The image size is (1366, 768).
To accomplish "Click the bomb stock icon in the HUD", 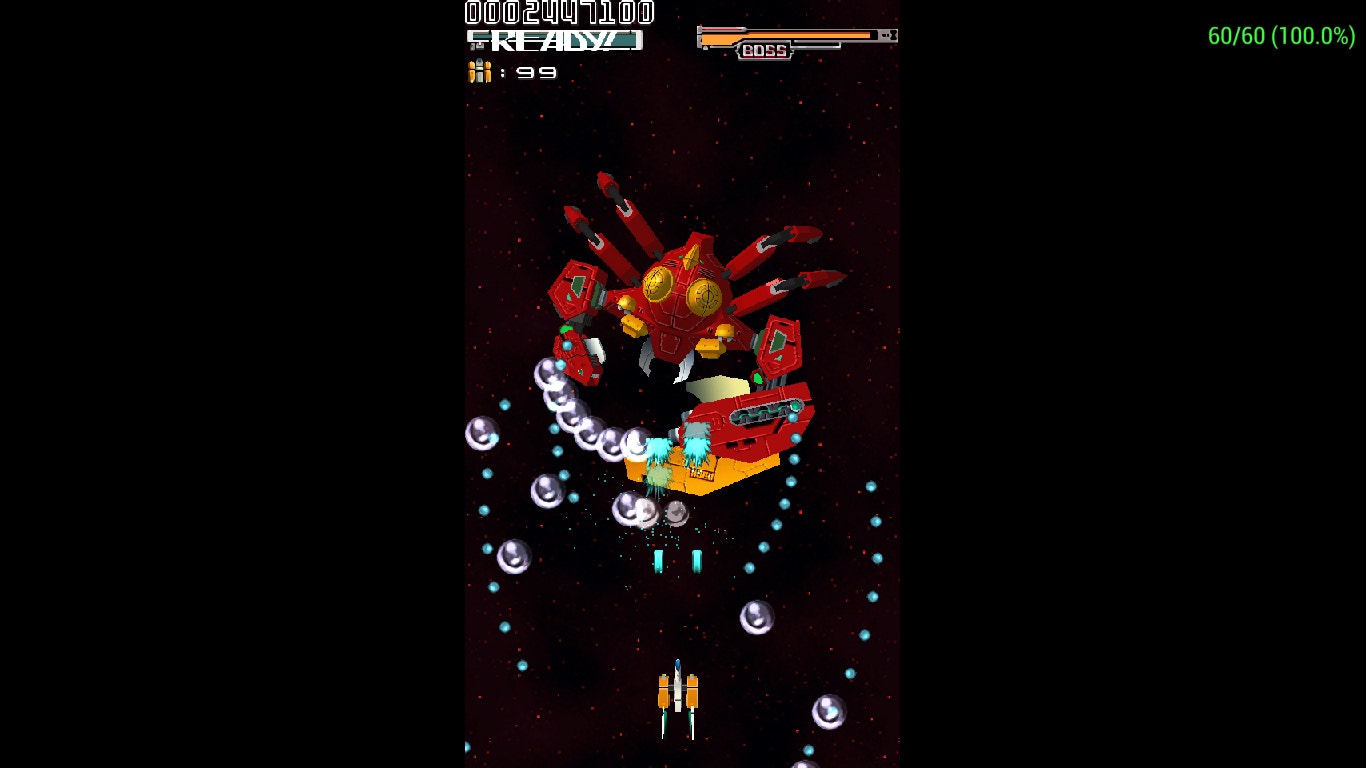I will (x=478, y=70).
